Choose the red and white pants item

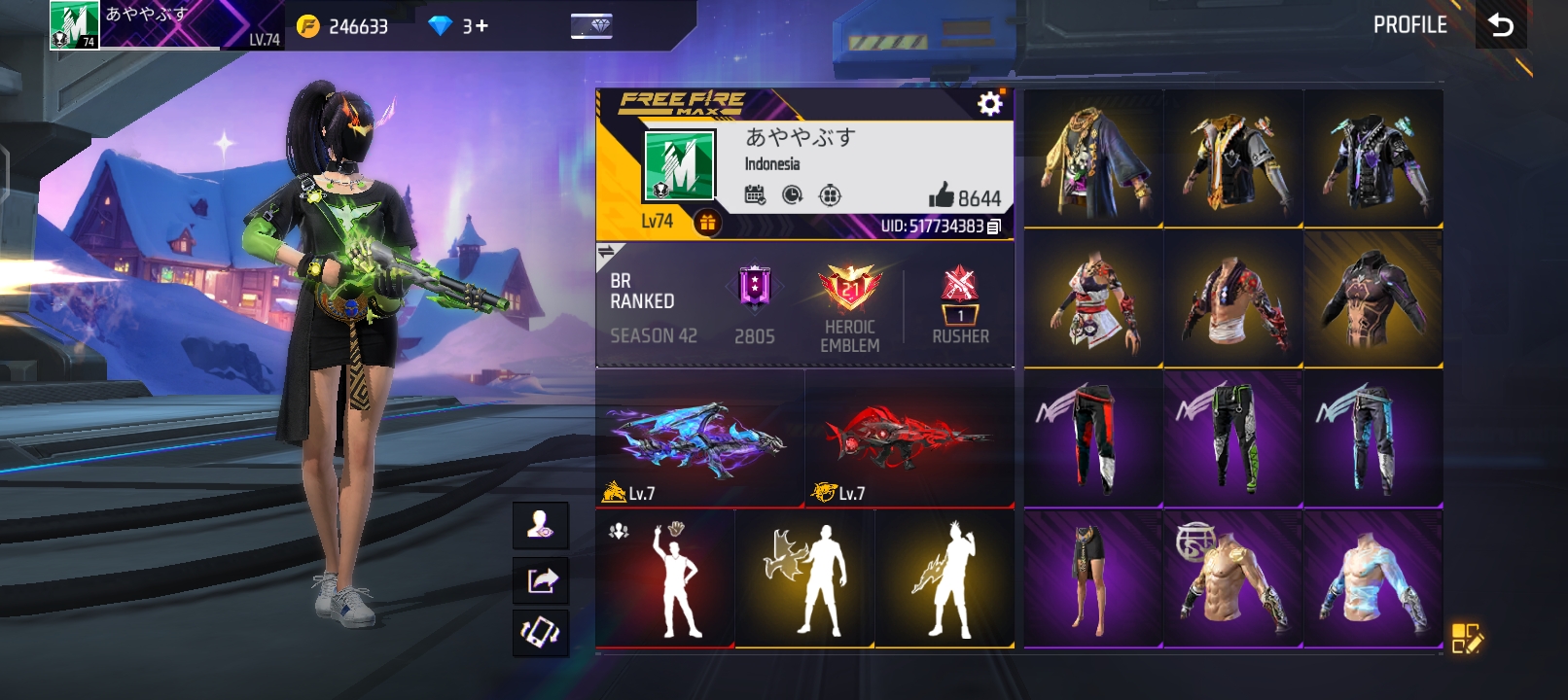(x=1092, y=437)
